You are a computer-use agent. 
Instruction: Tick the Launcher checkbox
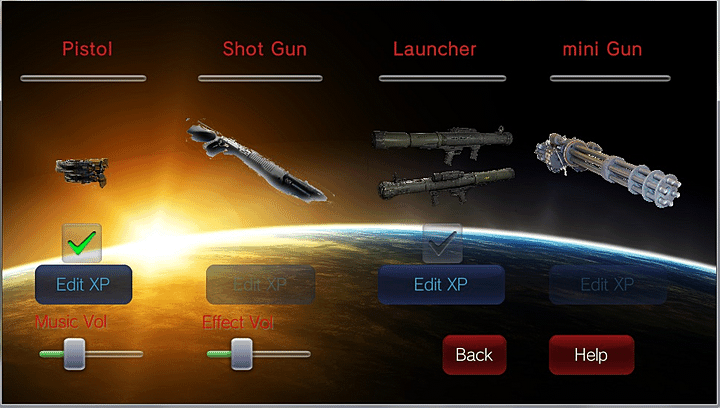pos(442,242)
